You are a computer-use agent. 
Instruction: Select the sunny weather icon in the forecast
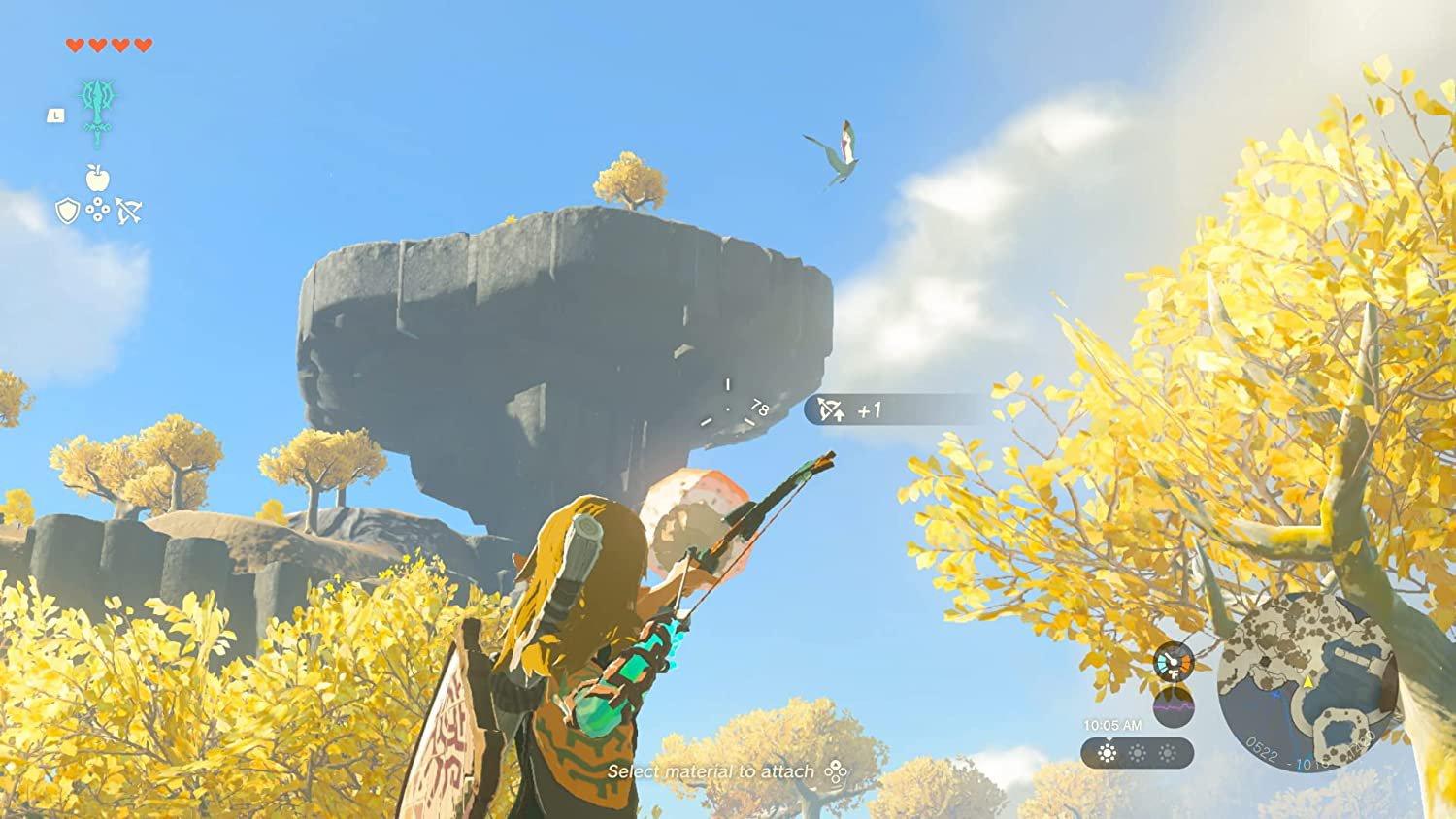point(1107,752)
